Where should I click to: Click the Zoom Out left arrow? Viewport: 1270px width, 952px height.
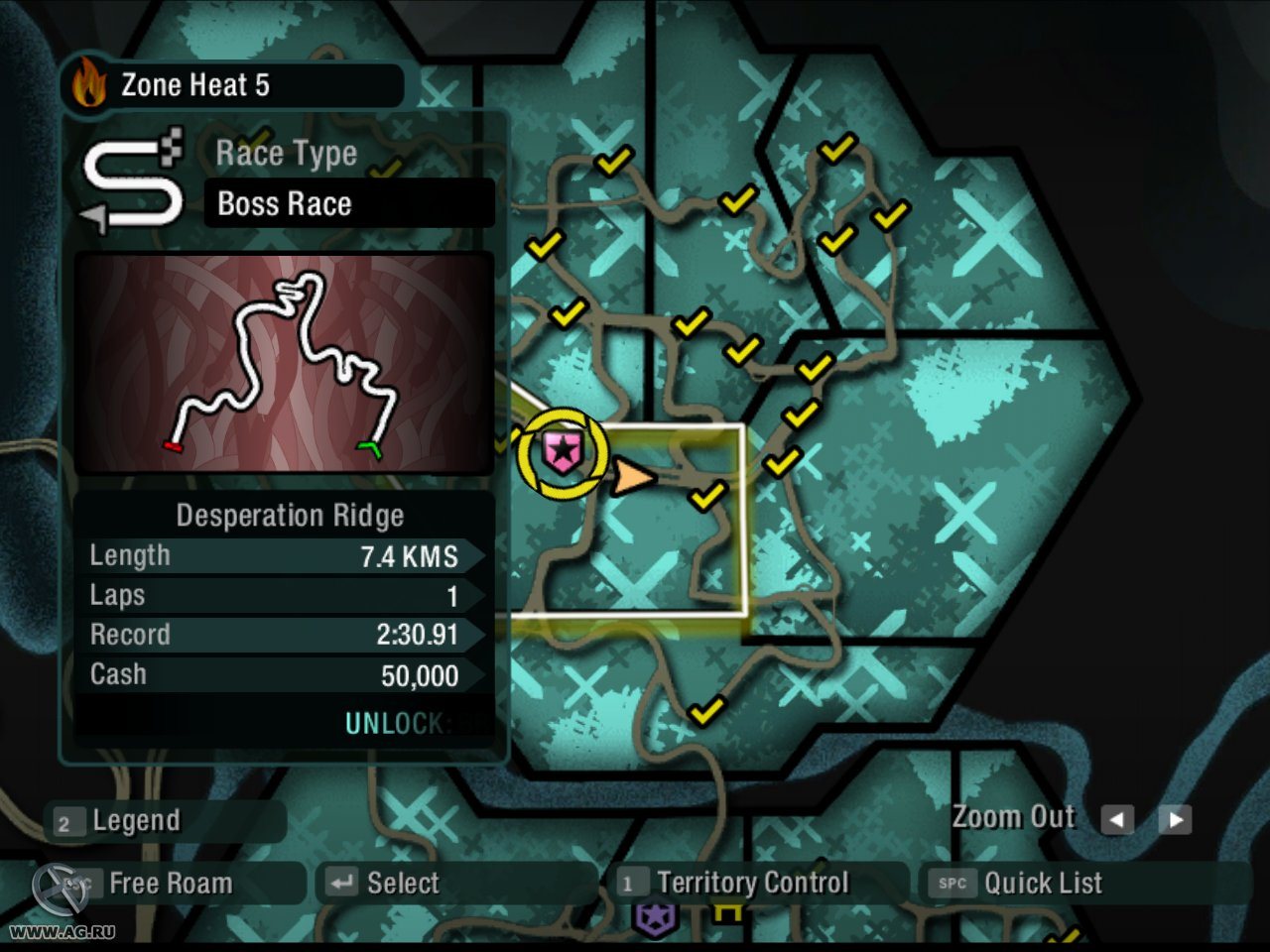tap(1117, 820)
